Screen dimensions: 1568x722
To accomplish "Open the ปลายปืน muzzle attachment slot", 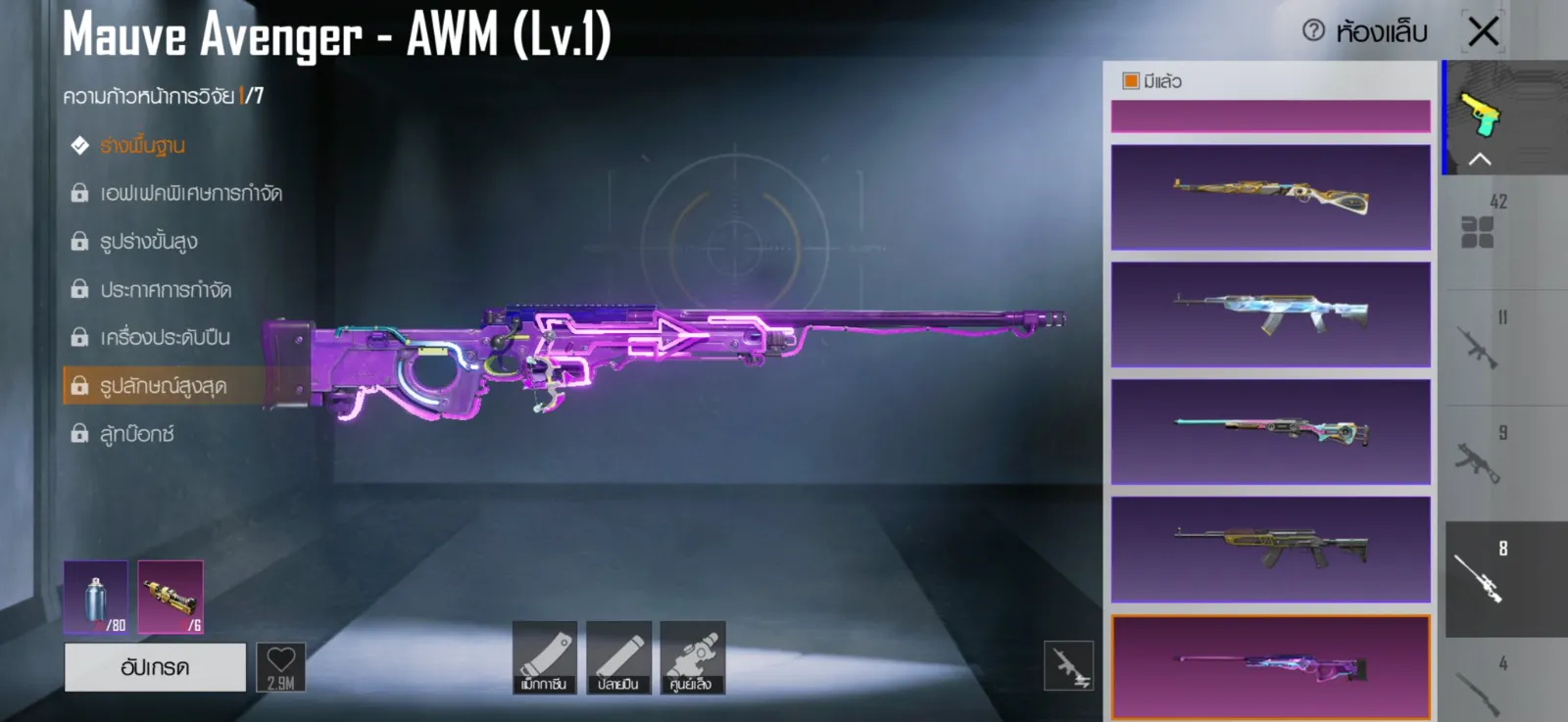I will [617, 657].
